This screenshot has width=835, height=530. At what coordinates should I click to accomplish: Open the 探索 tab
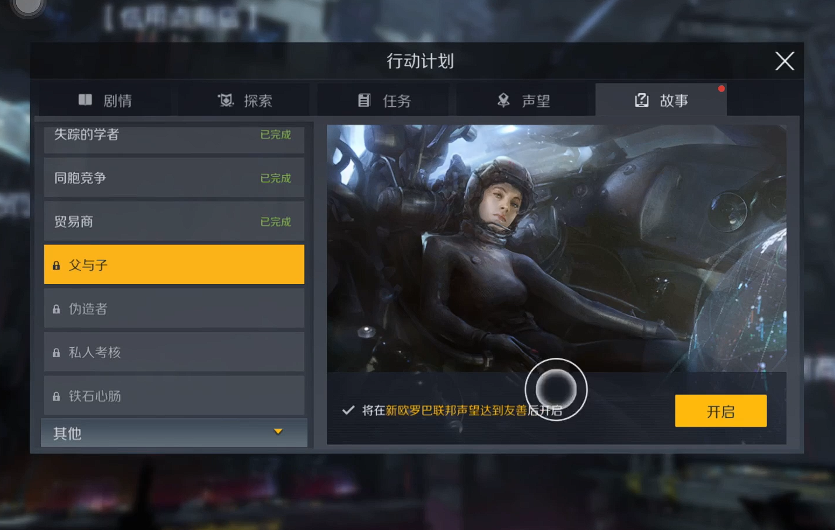click(245, 101)
